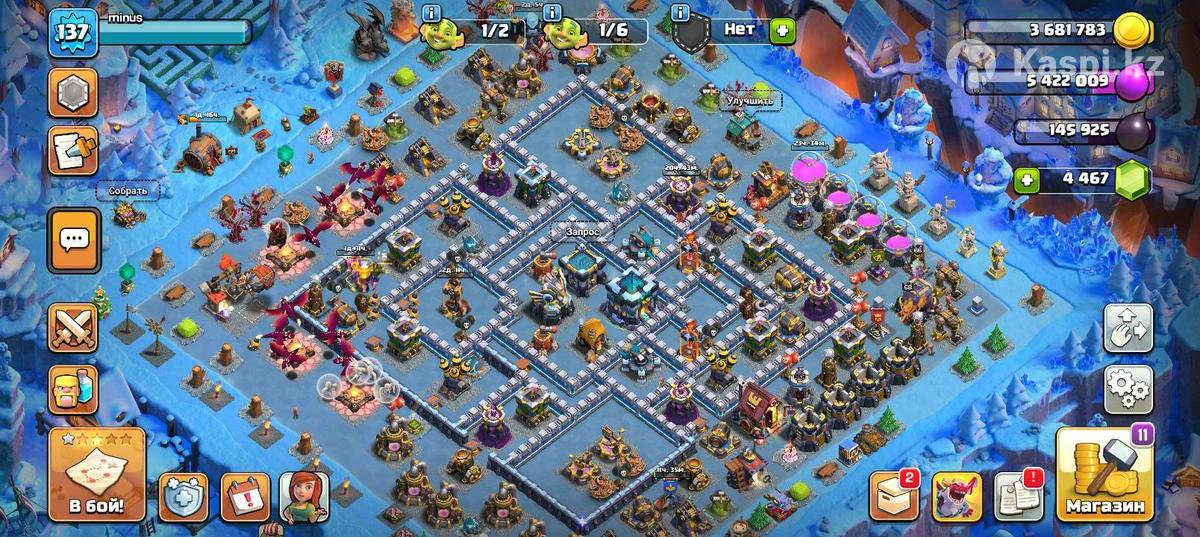Add a shield with the green plus
This screenshot has height=537, width=1200.
click(783, 31)
